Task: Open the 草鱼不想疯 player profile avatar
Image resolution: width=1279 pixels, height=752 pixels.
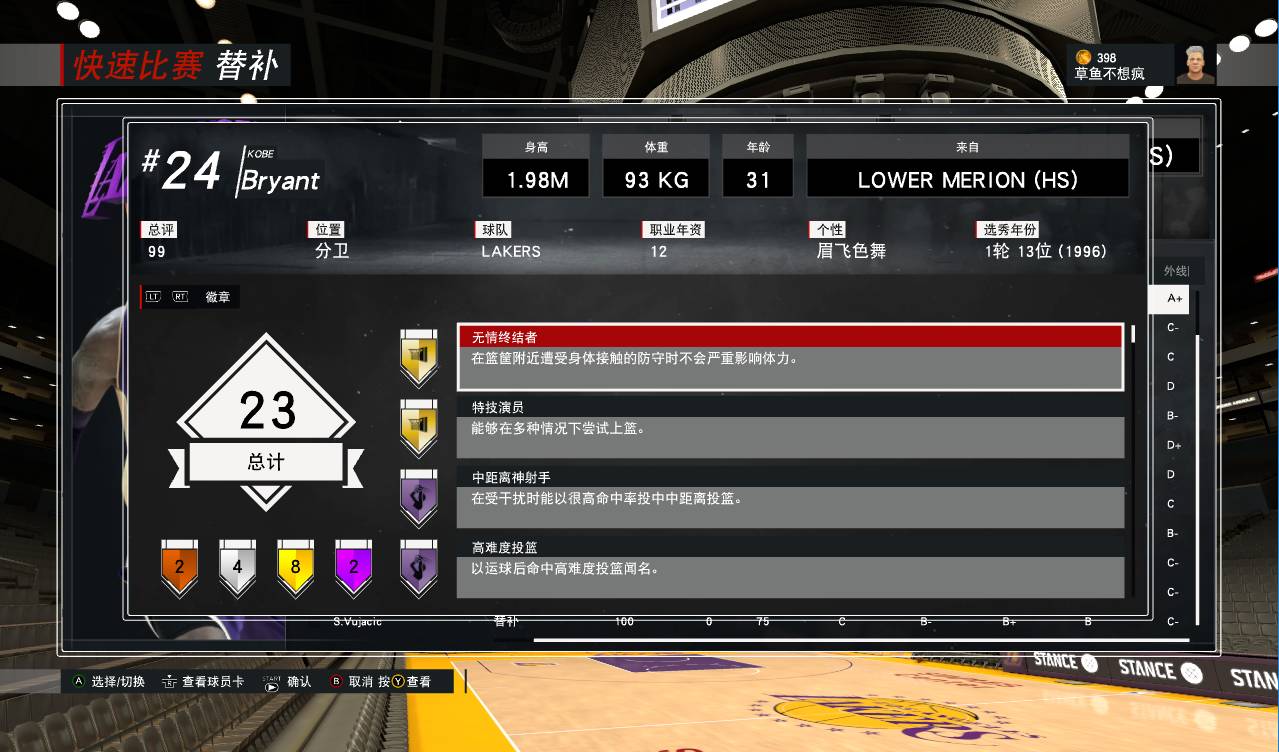Action: 1194,65
